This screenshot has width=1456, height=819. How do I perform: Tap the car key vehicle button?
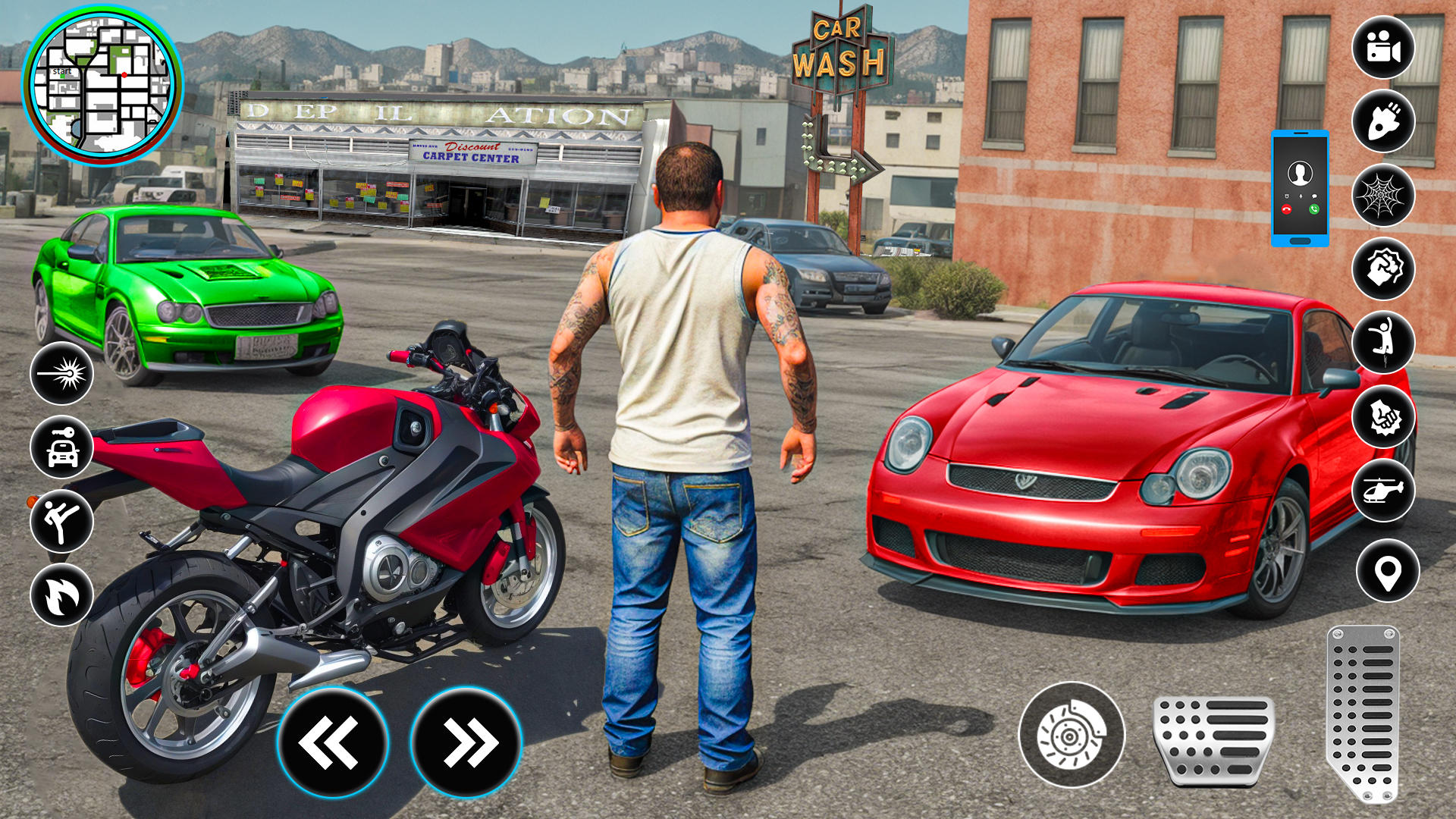(x=62, y=447)
